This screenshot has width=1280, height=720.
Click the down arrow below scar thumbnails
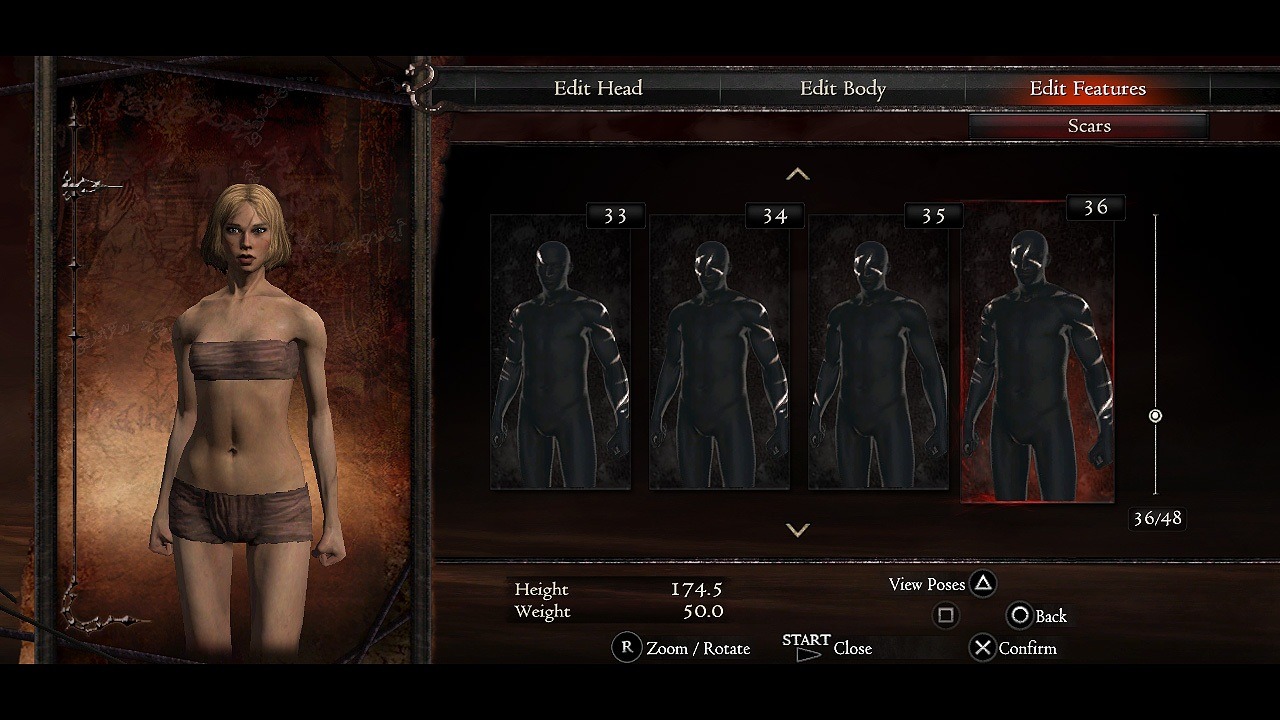(797, 530)
